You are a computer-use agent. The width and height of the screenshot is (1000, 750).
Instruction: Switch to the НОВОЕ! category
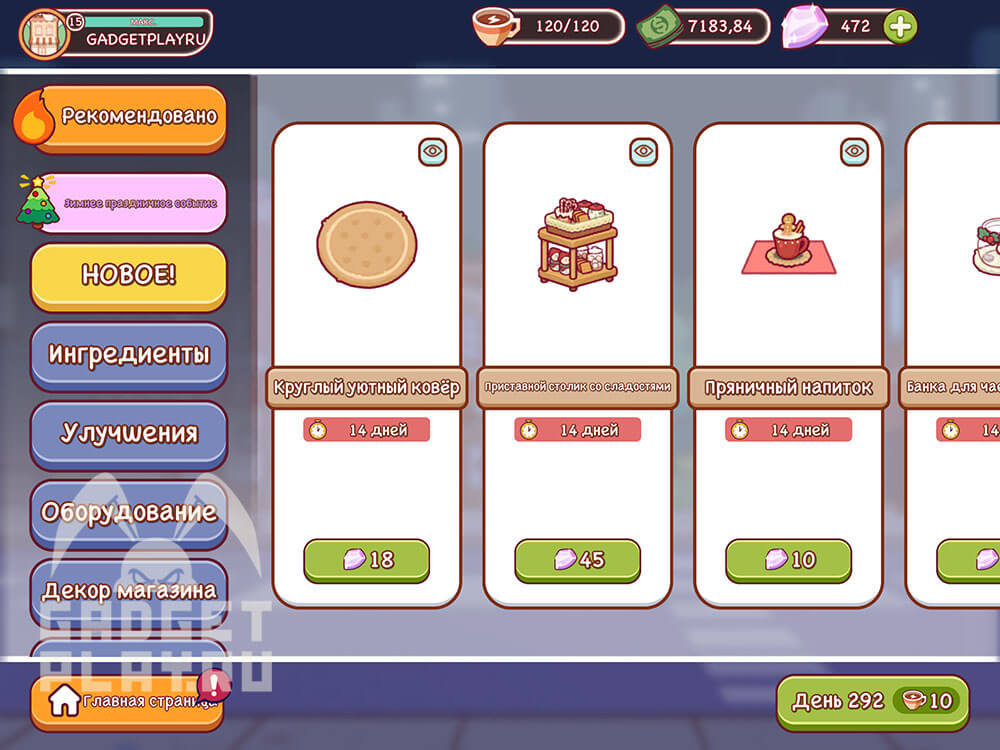tap(128, 276)
